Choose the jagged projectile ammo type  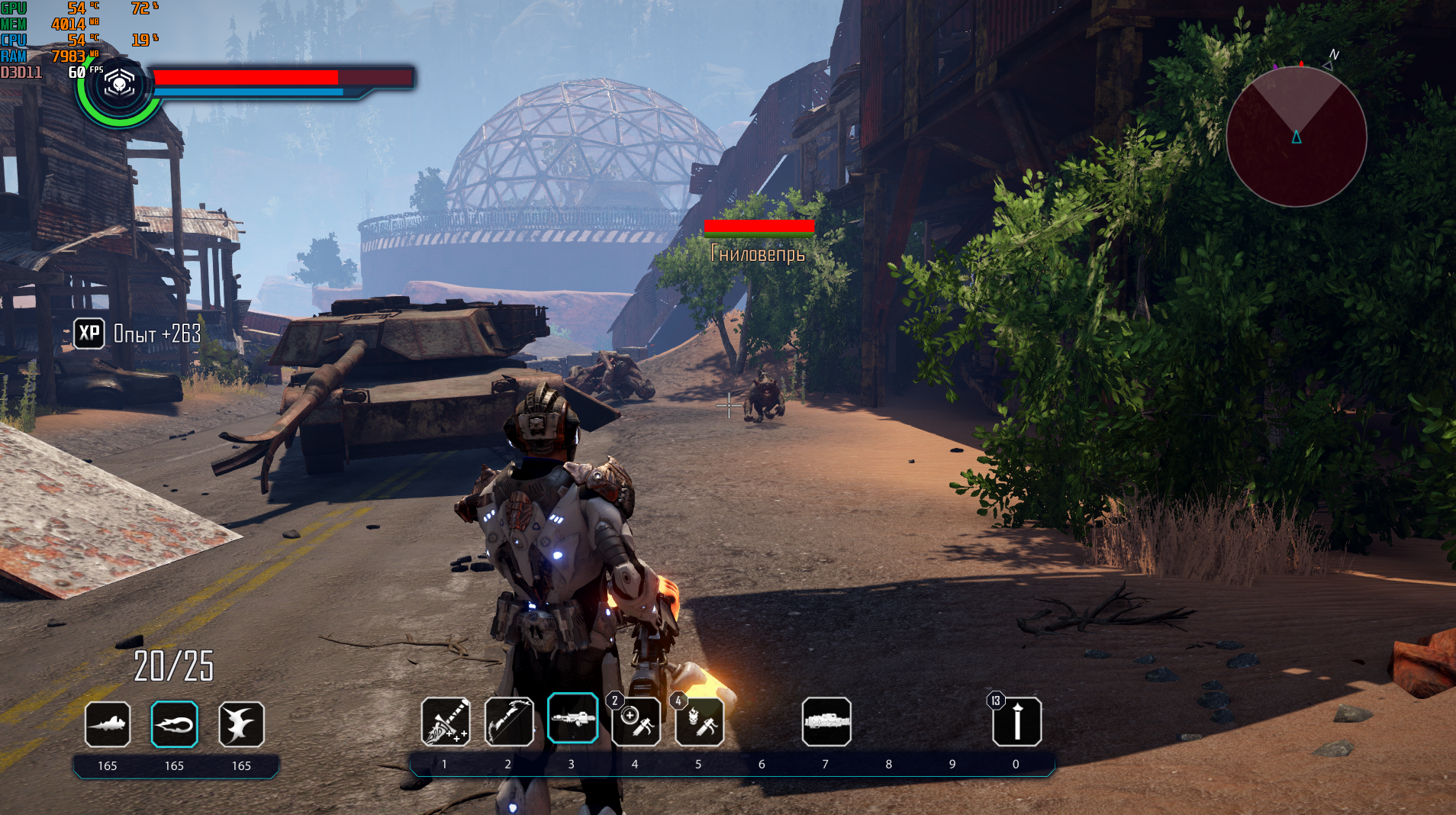[x=108, y=723]
